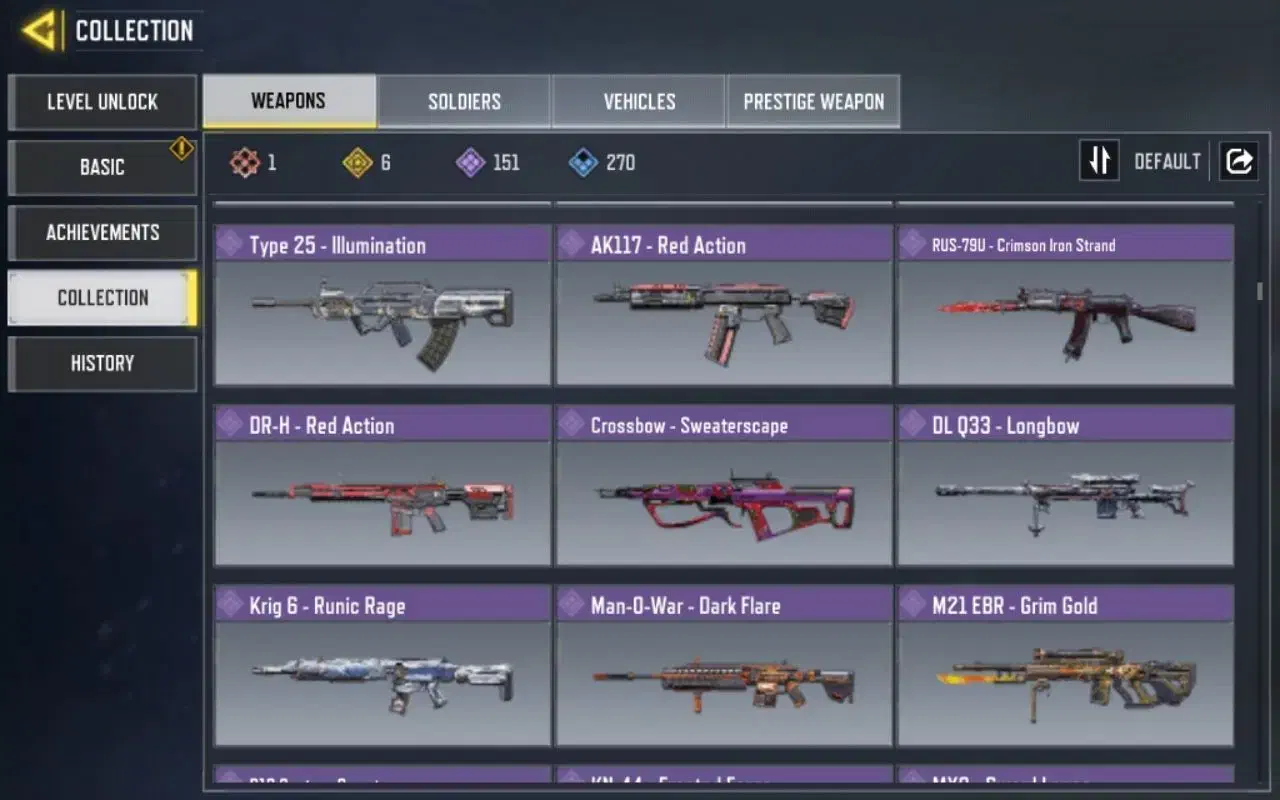Choose the DL Q33 - Longbow sniper
The image size is (1280, 800).
point(1065,486)
